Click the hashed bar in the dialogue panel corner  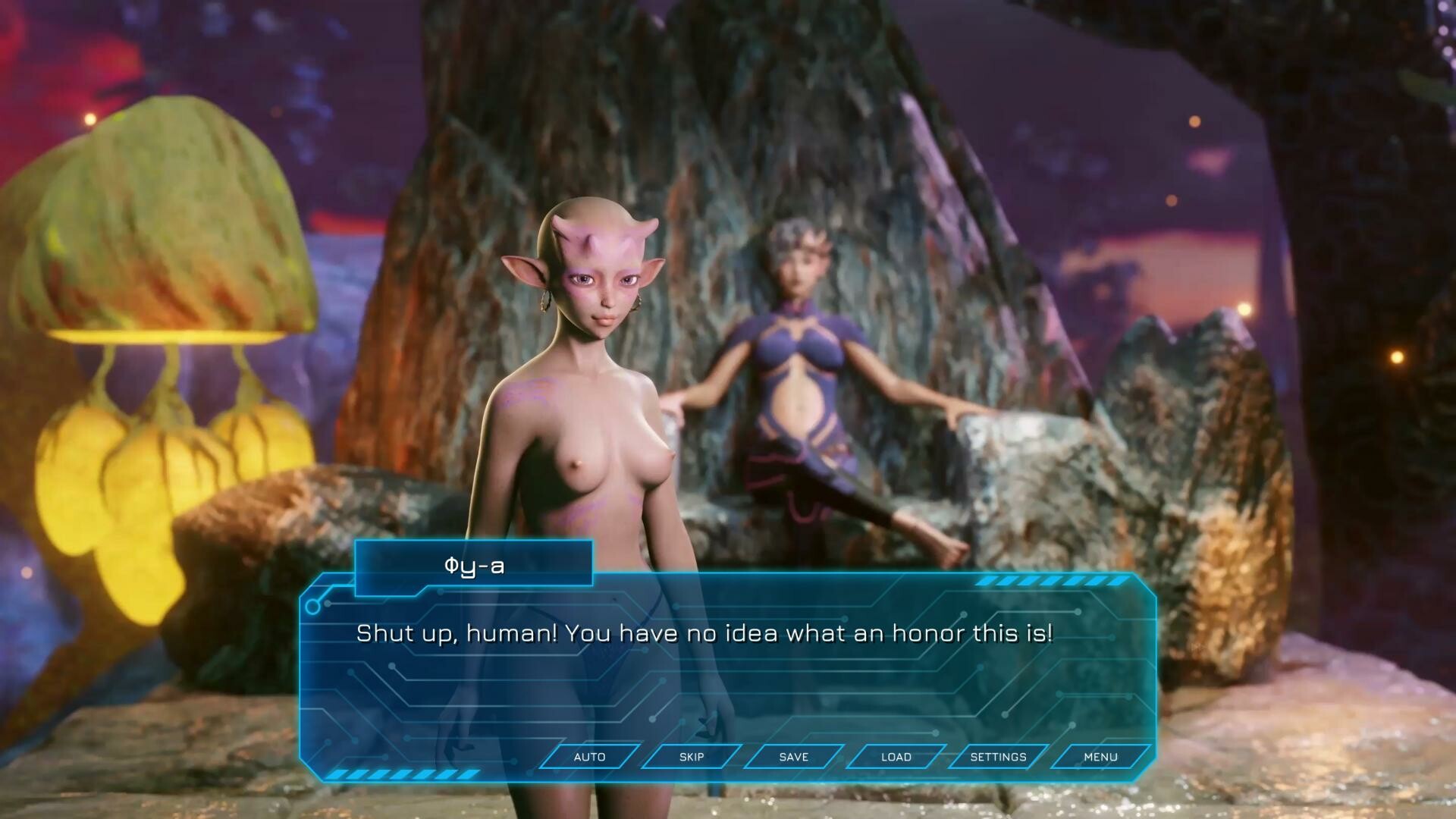pos(402,775)
